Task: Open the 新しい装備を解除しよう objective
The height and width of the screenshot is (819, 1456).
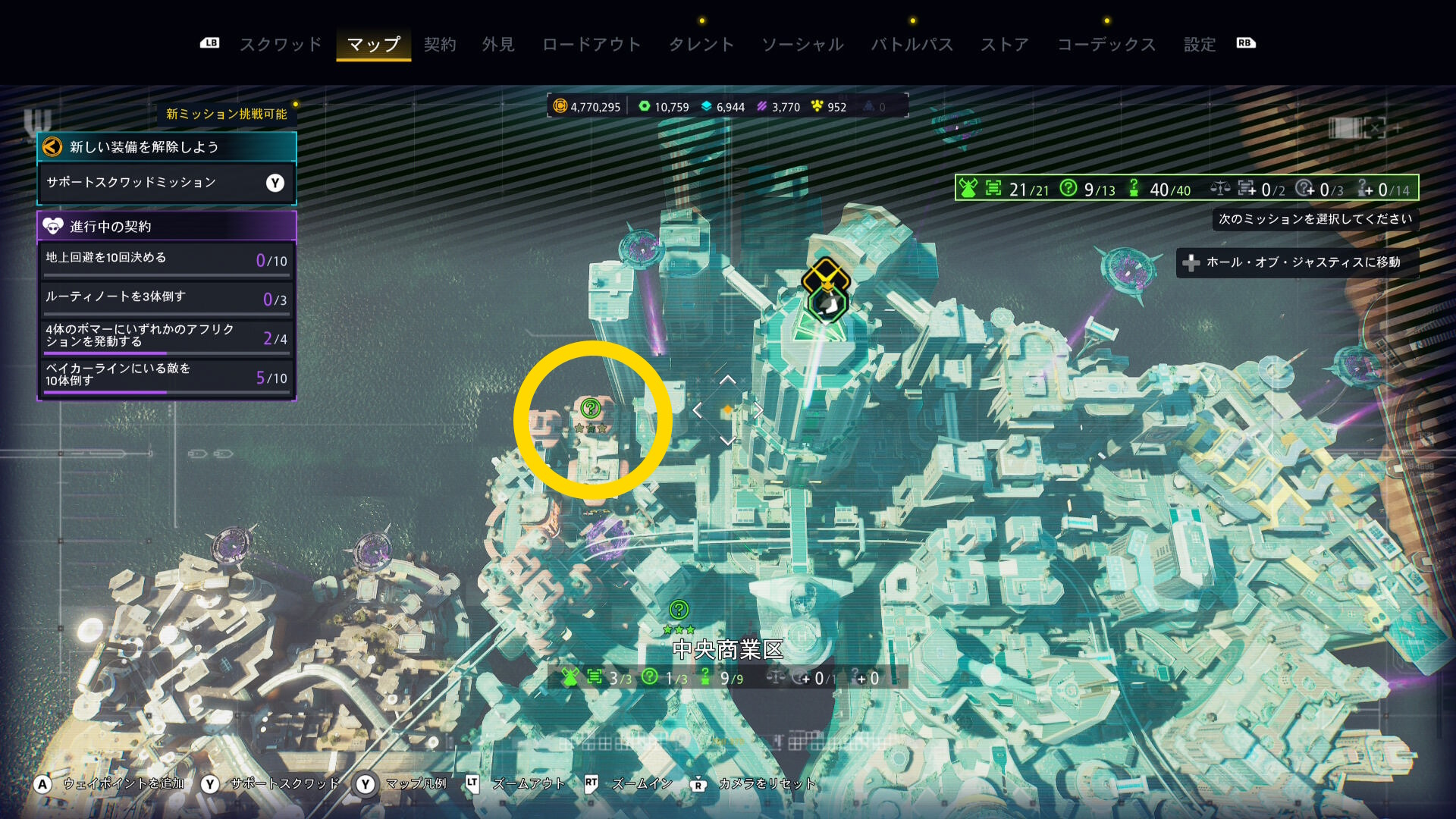Action: pyautogui.click(x=166, y=147)
